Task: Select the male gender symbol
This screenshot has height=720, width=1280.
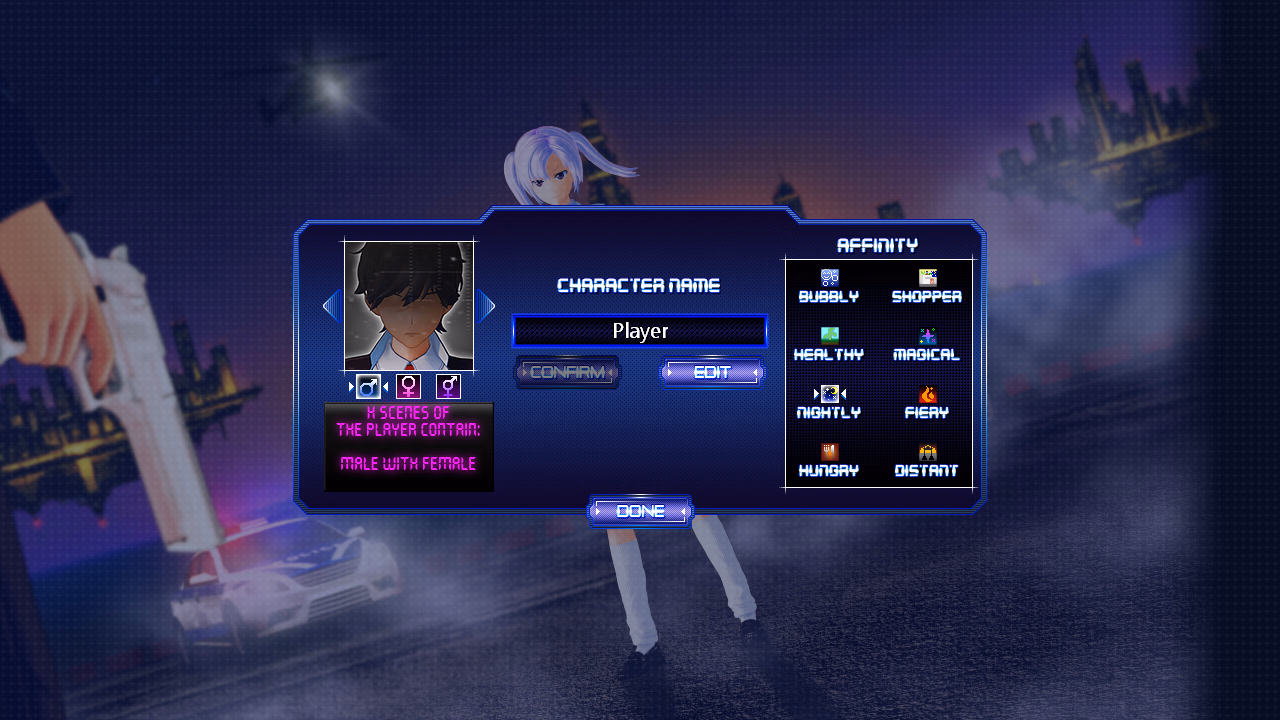Action: (x=367, y=385)
